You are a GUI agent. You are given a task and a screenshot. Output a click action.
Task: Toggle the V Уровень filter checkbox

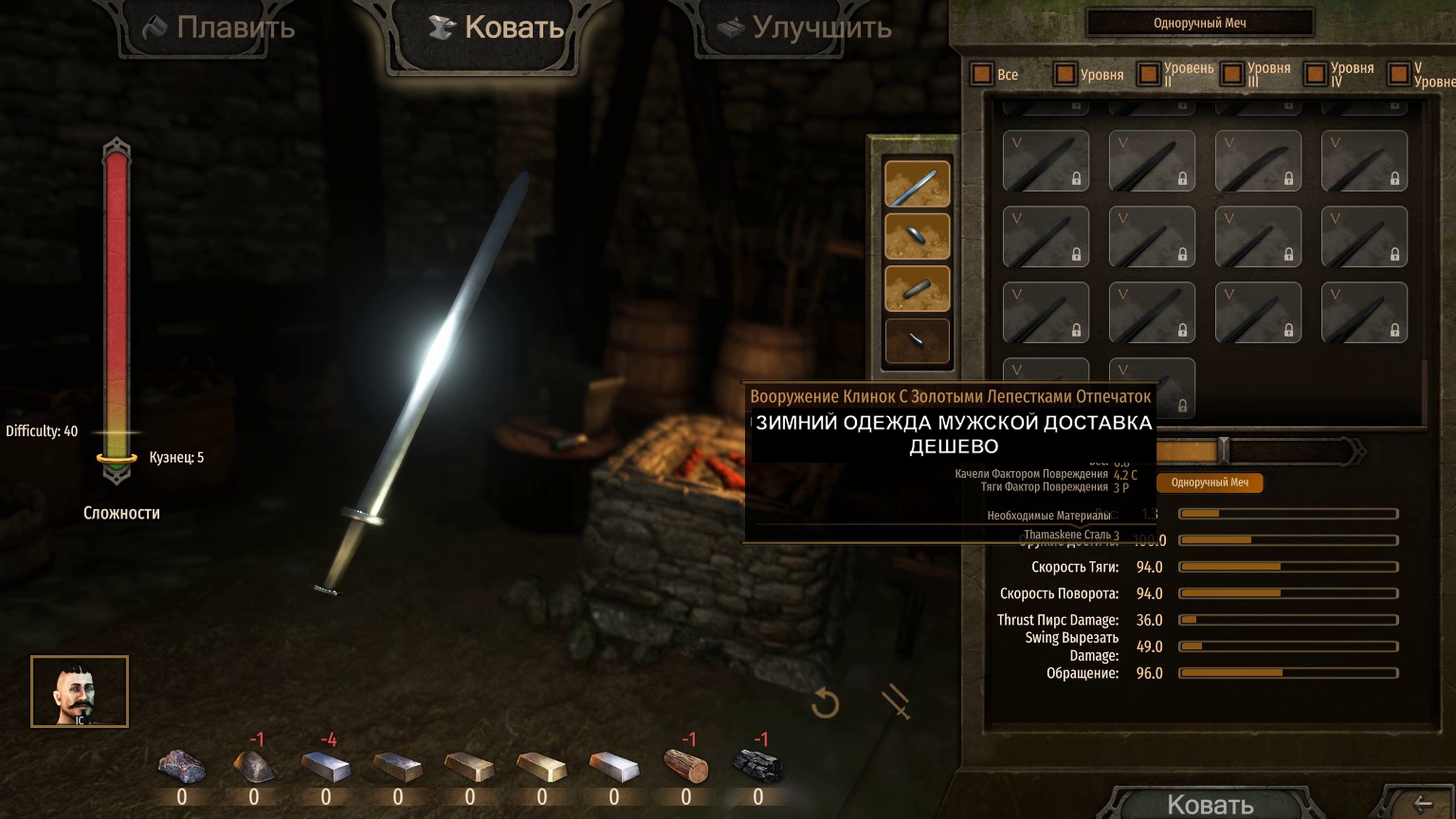(1398, 74)
